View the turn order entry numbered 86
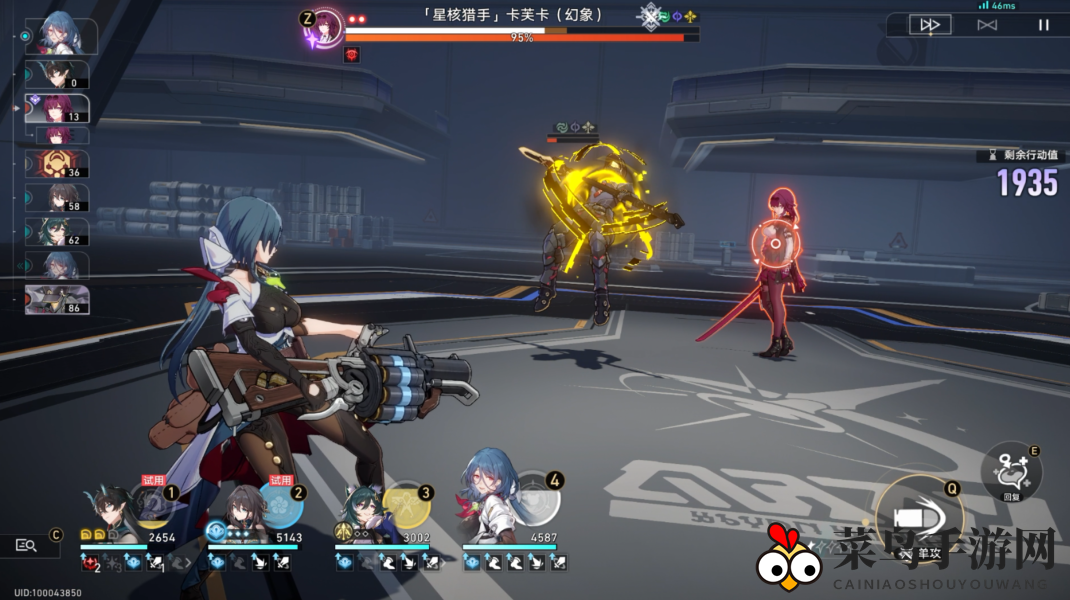Viewport: 1070px width, 600px height. pos(57,299)
